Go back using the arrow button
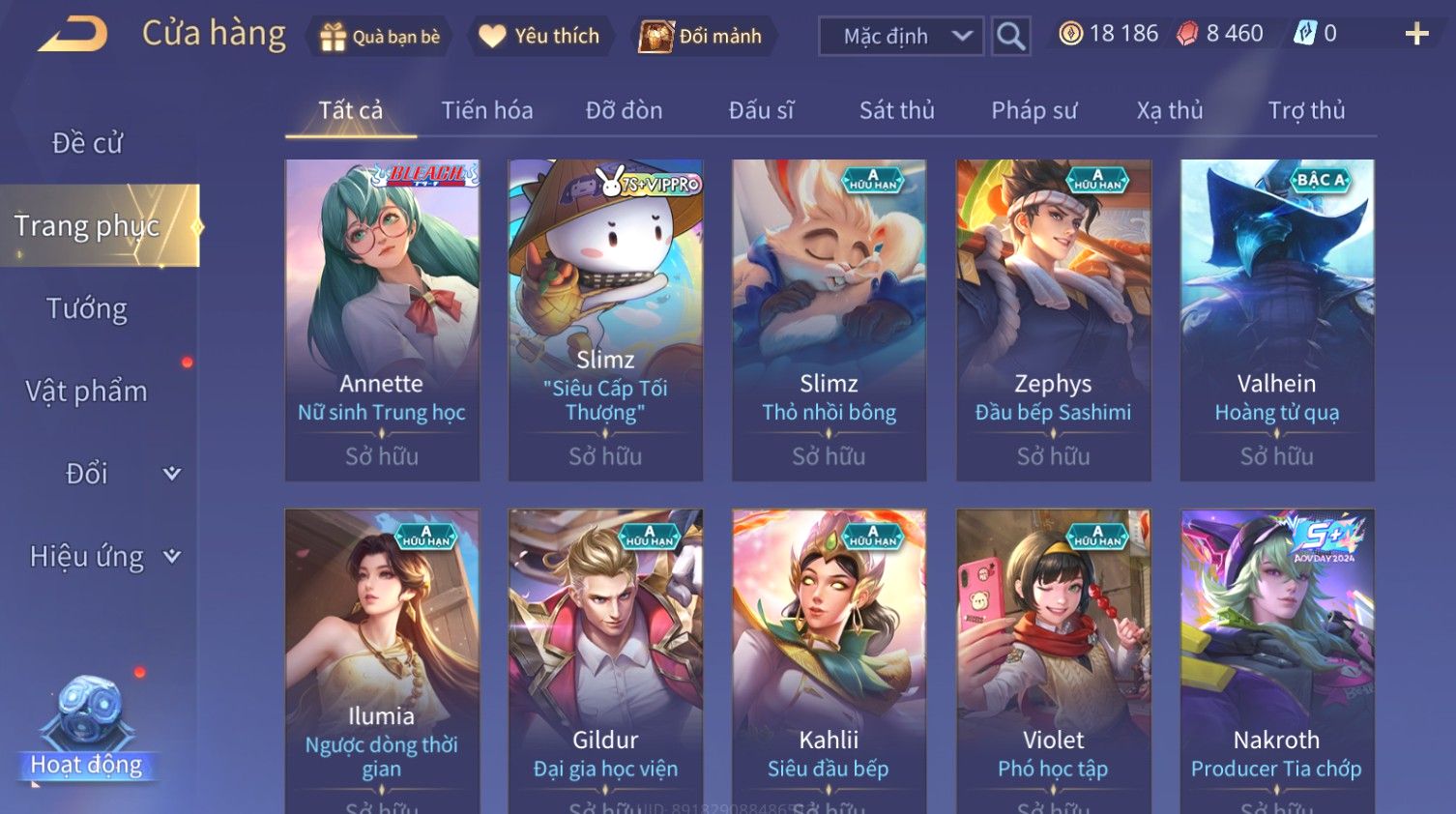The height and width of the screenshot is (814, 1456). [73, 35]
